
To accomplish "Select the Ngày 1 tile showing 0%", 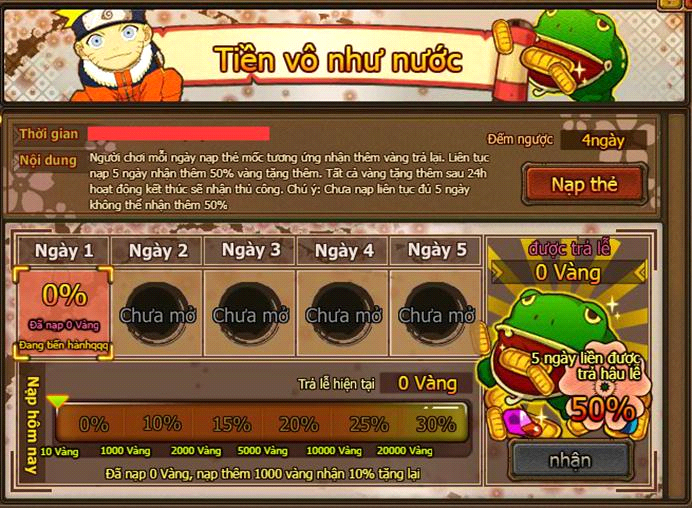I will pos(64,311).
